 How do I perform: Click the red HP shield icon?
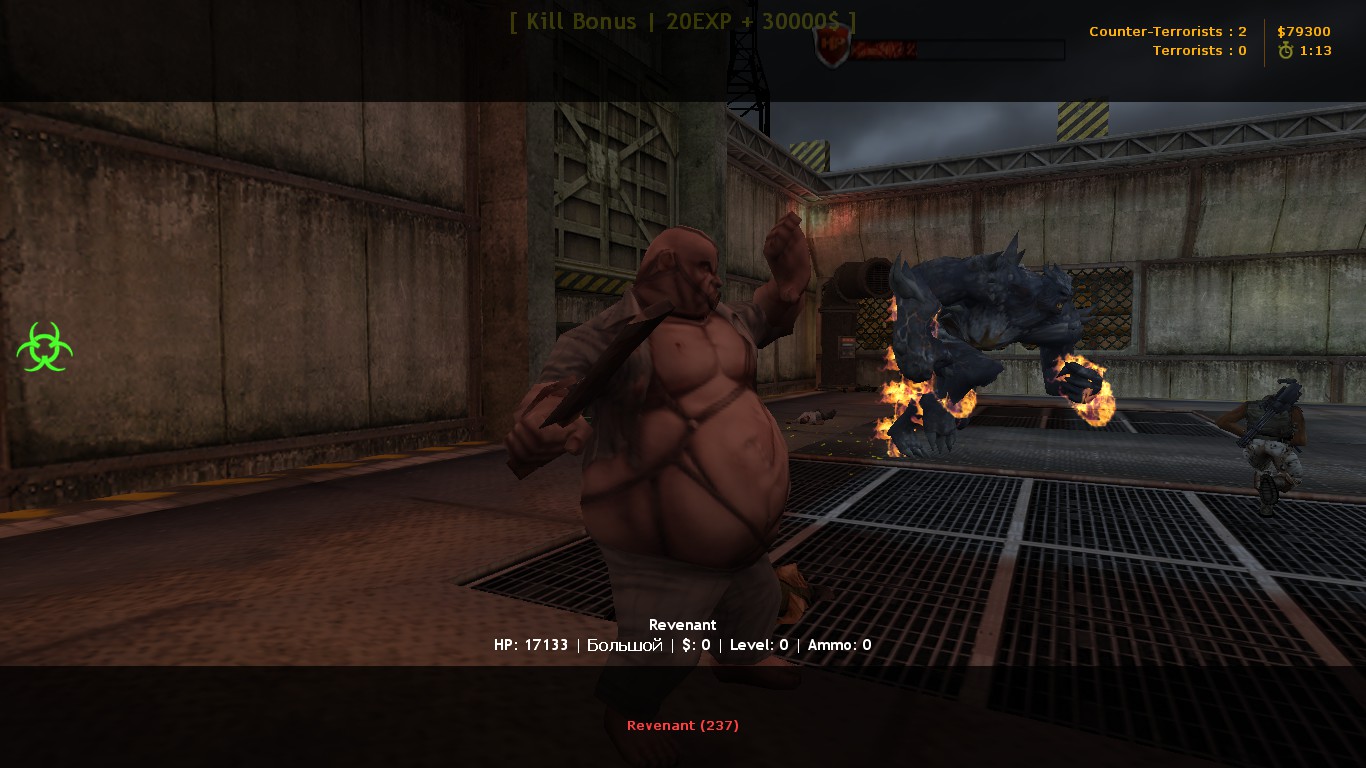coord(831,48)
